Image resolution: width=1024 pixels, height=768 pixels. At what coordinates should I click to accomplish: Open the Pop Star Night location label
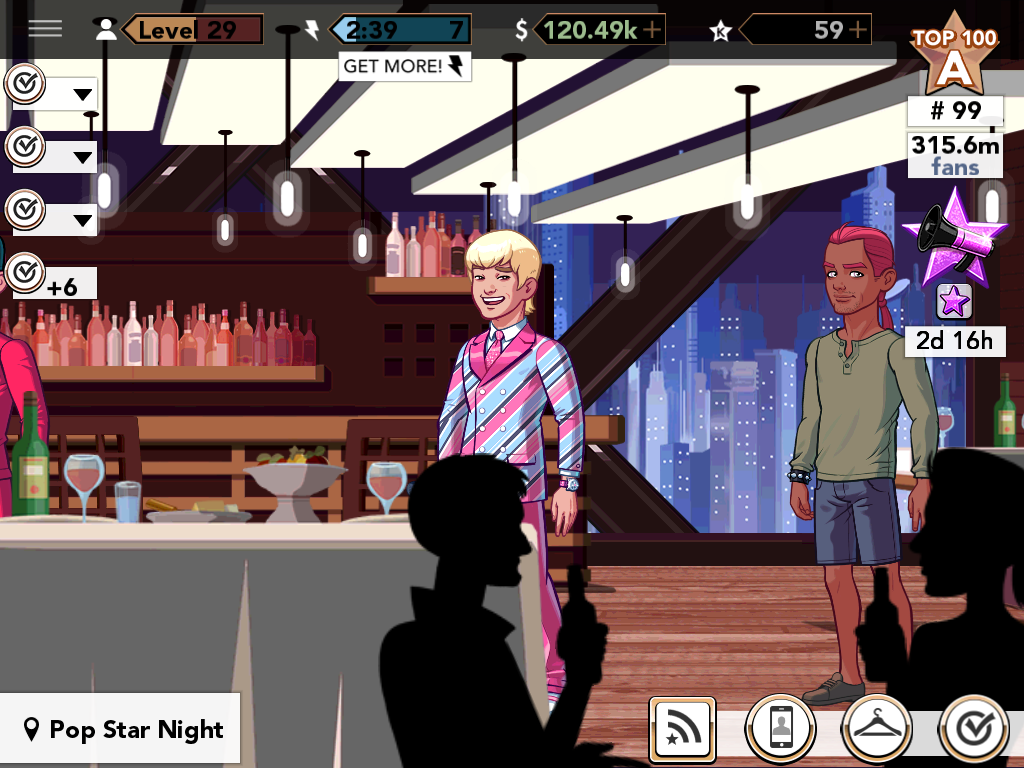pyautogui.click(x=122, y=730)
